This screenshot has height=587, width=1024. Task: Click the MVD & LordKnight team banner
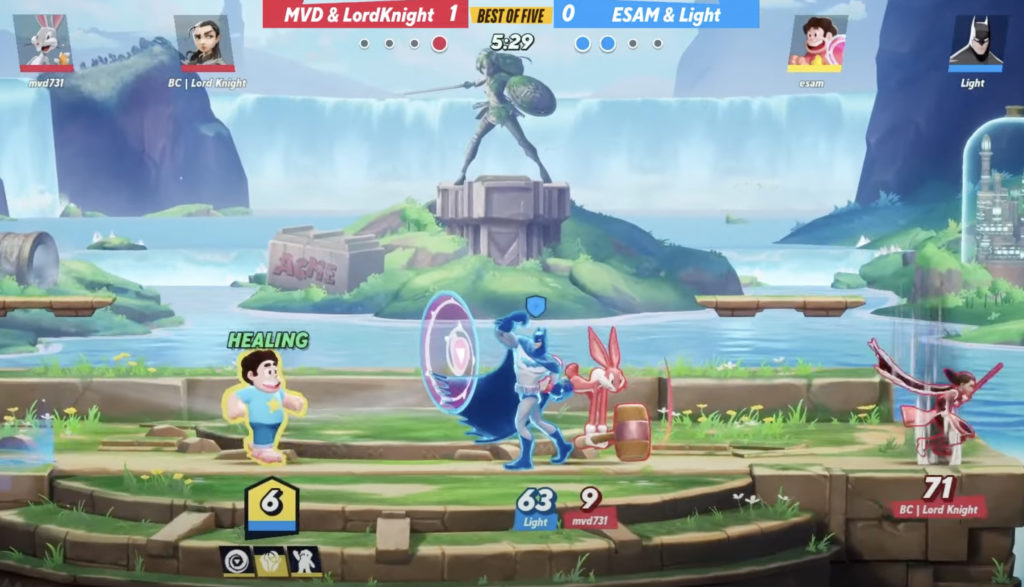pyautogui.click(x=365, y=14)
